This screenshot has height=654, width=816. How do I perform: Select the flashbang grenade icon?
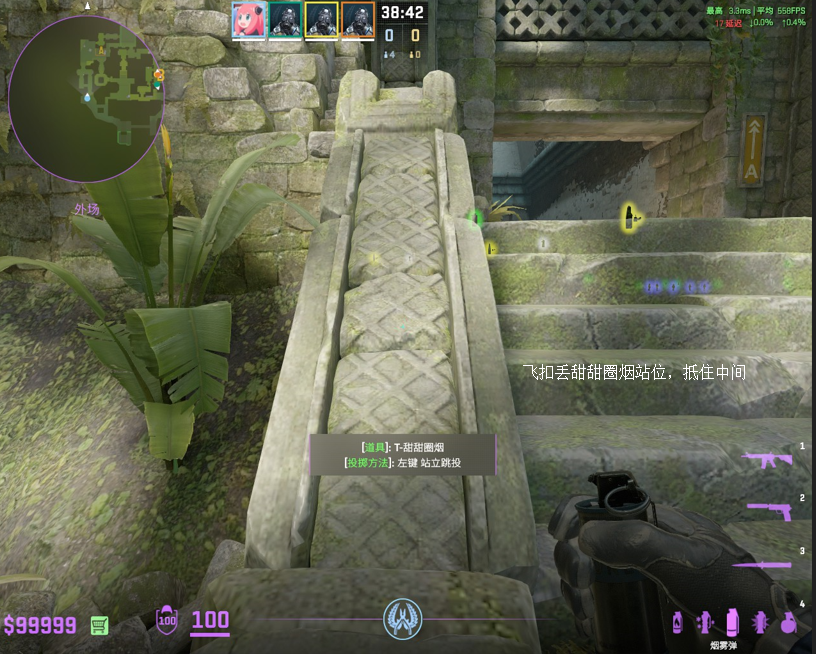click(x=759, y=622)
